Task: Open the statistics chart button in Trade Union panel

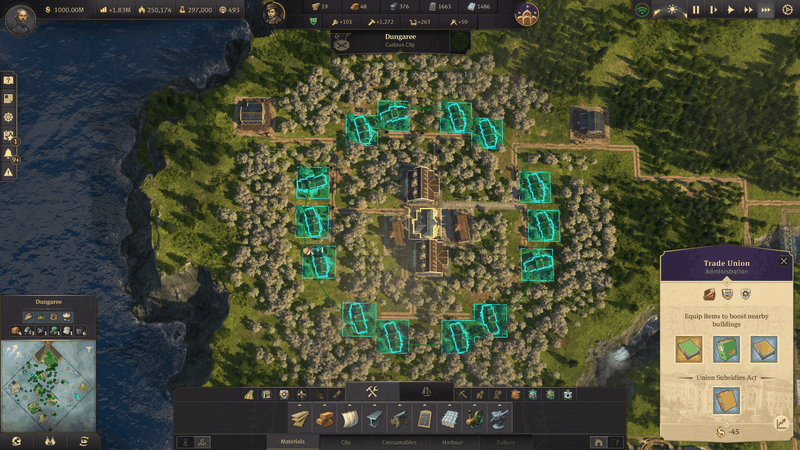Action: click(x=781, y=423)
